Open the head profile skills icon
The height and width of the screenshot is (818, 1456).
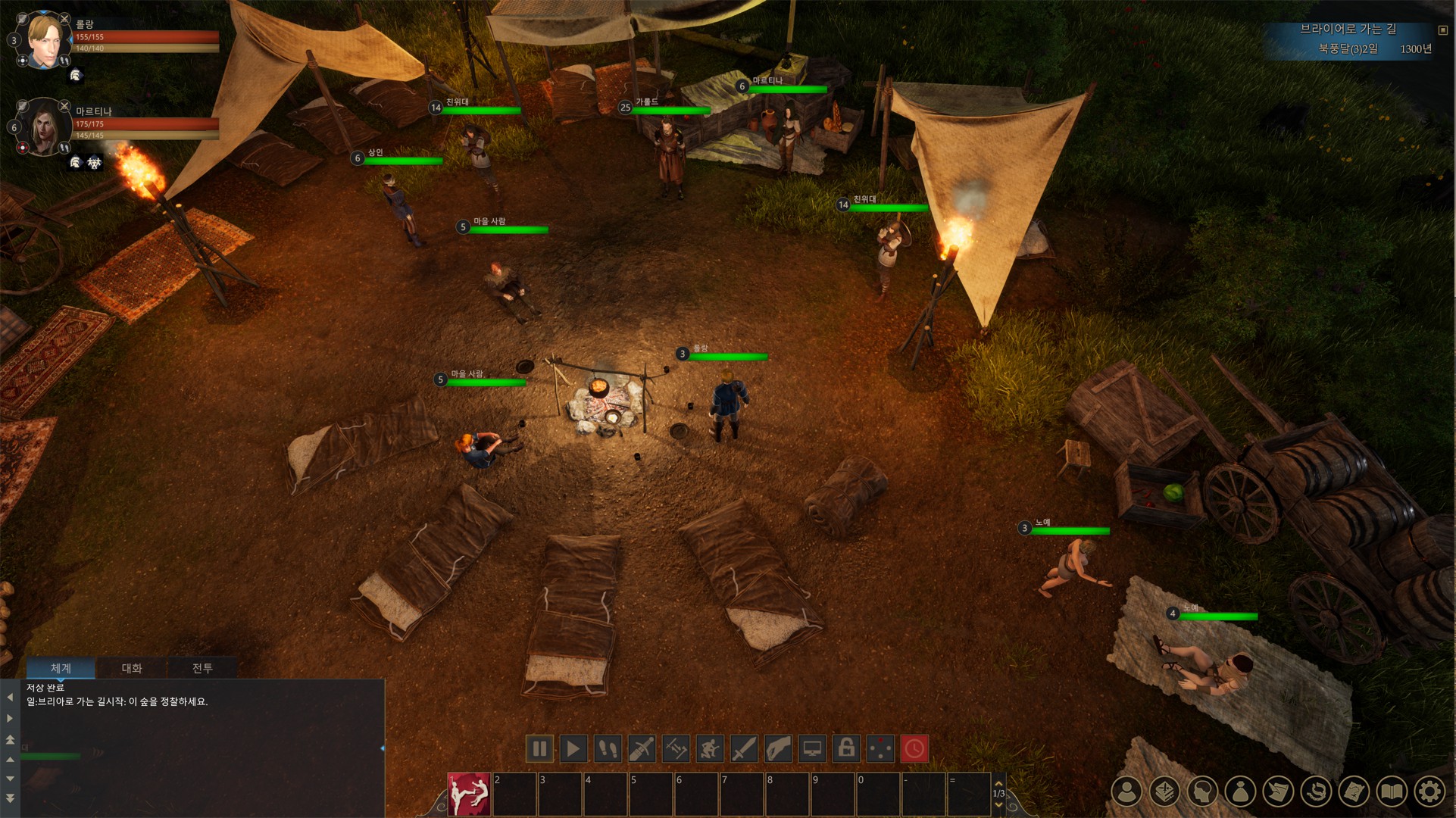click(x=1202, y=791)
